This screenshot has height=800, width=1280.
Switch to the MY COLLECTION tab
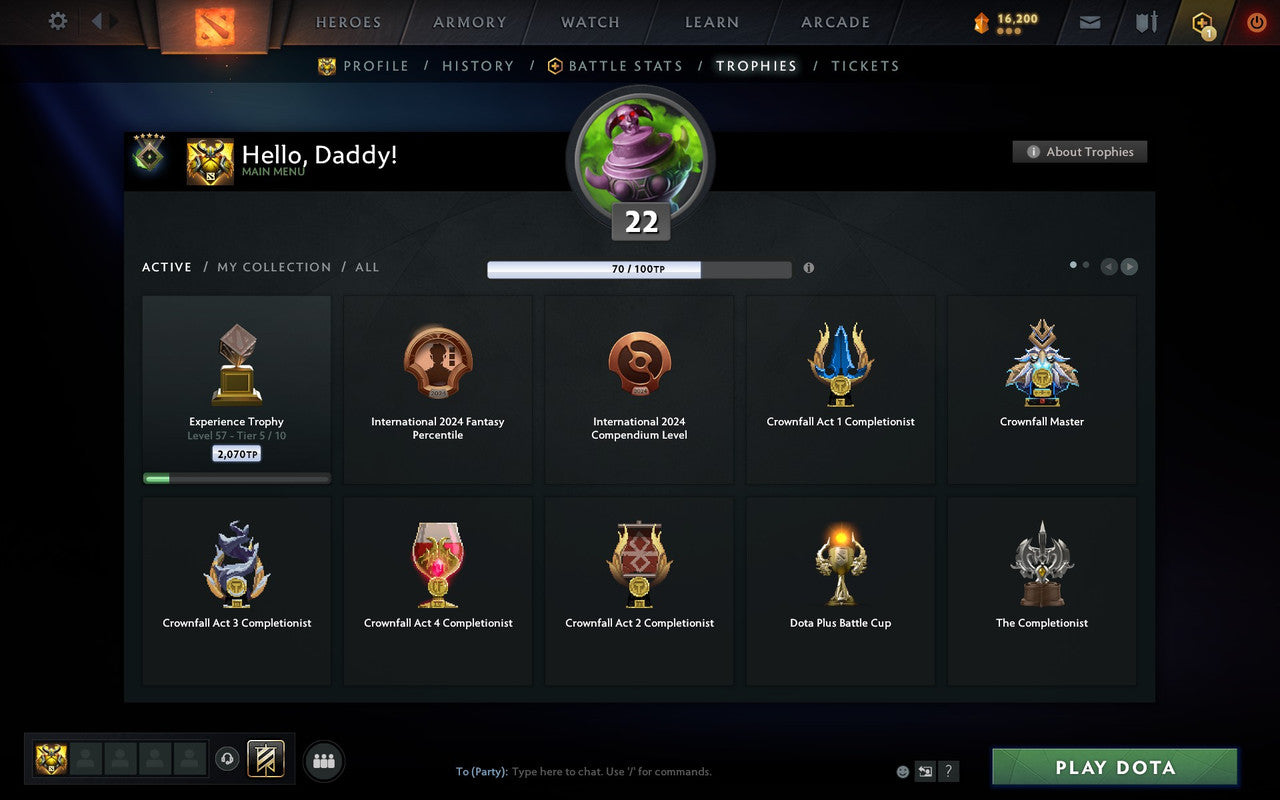(x=274, y=267)
